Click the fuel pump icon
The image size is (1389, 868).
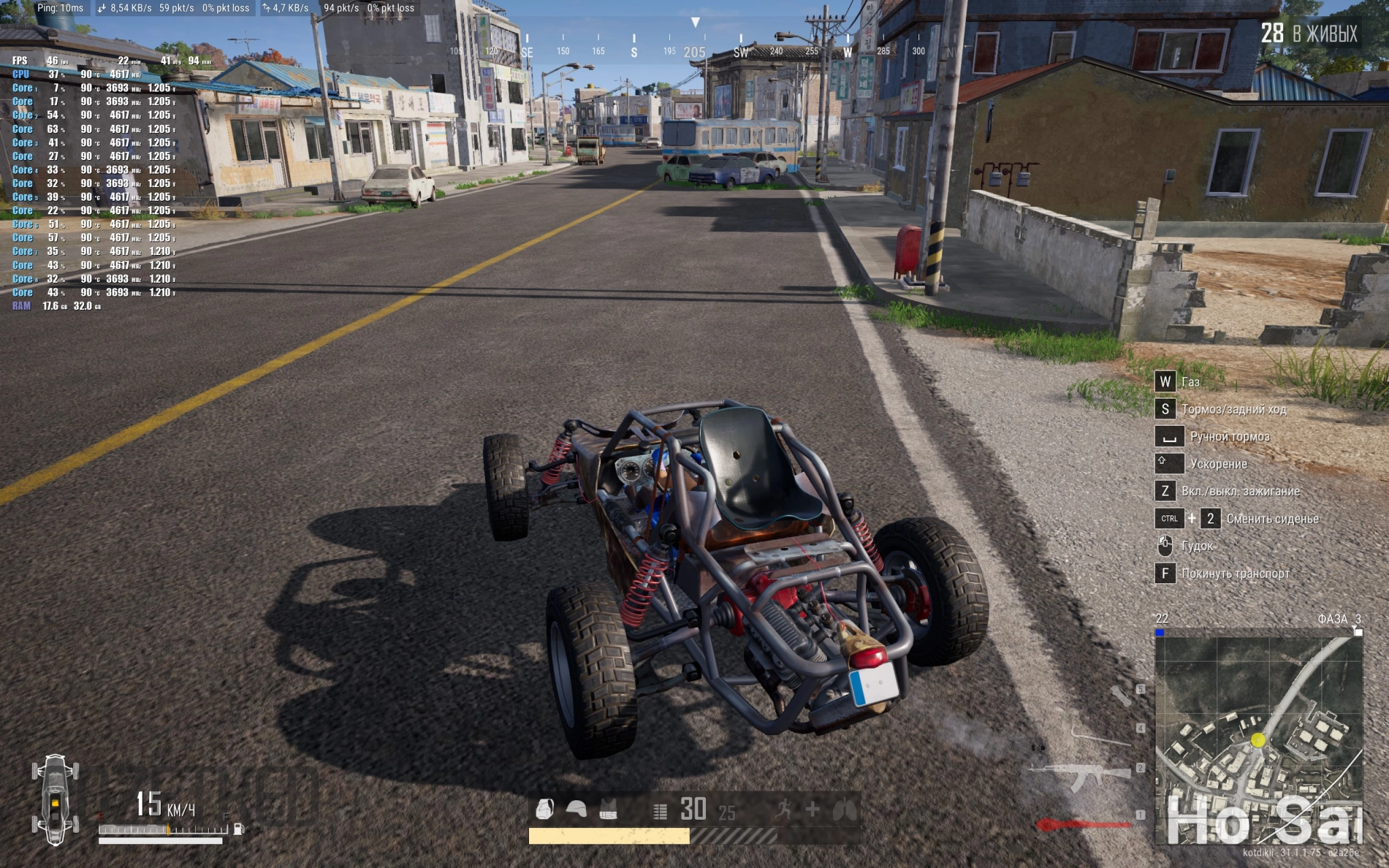tap(239, 829)
